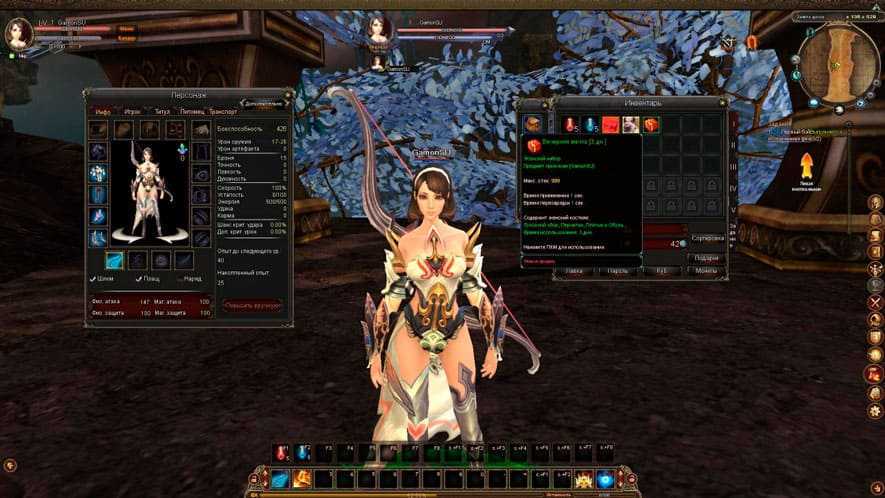Select the red potion in inventory
This screenshot has width=885, height=498.
tap(571, 125)
